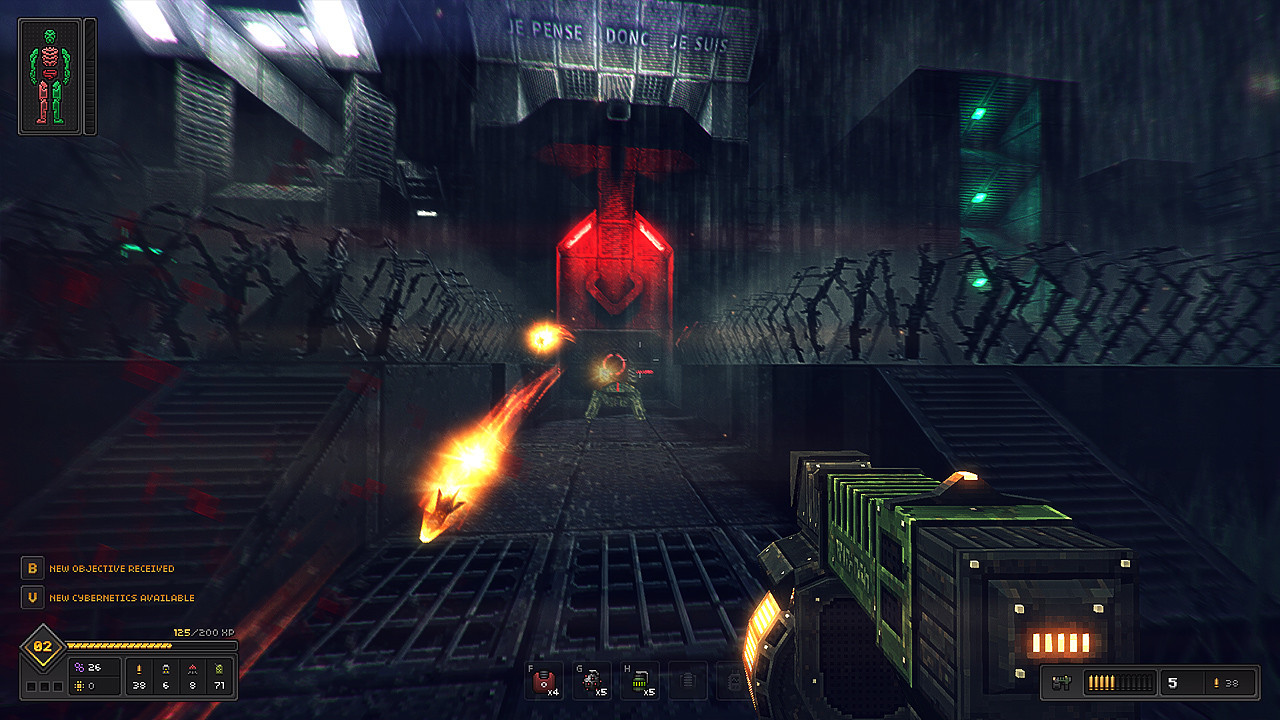The width and height of the screenshot is (1280, 720).
Task: Click the gold coin counter showing 0
Action: click(84, 686)
